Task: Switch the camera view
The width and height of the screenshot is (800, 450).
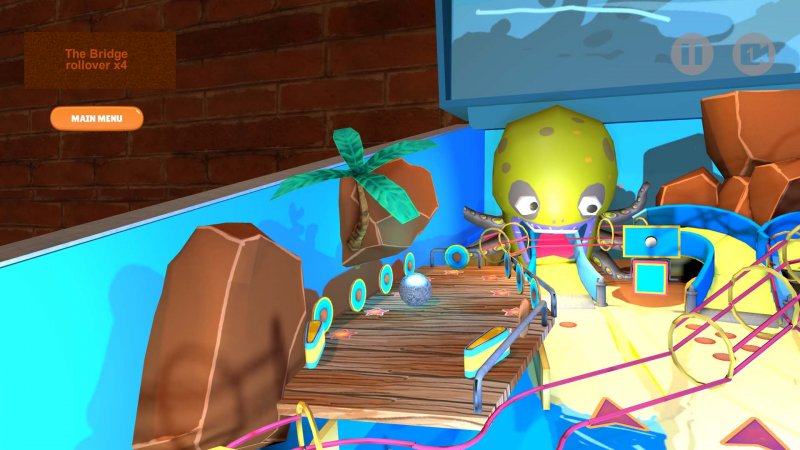Action: tap(753, 54)
